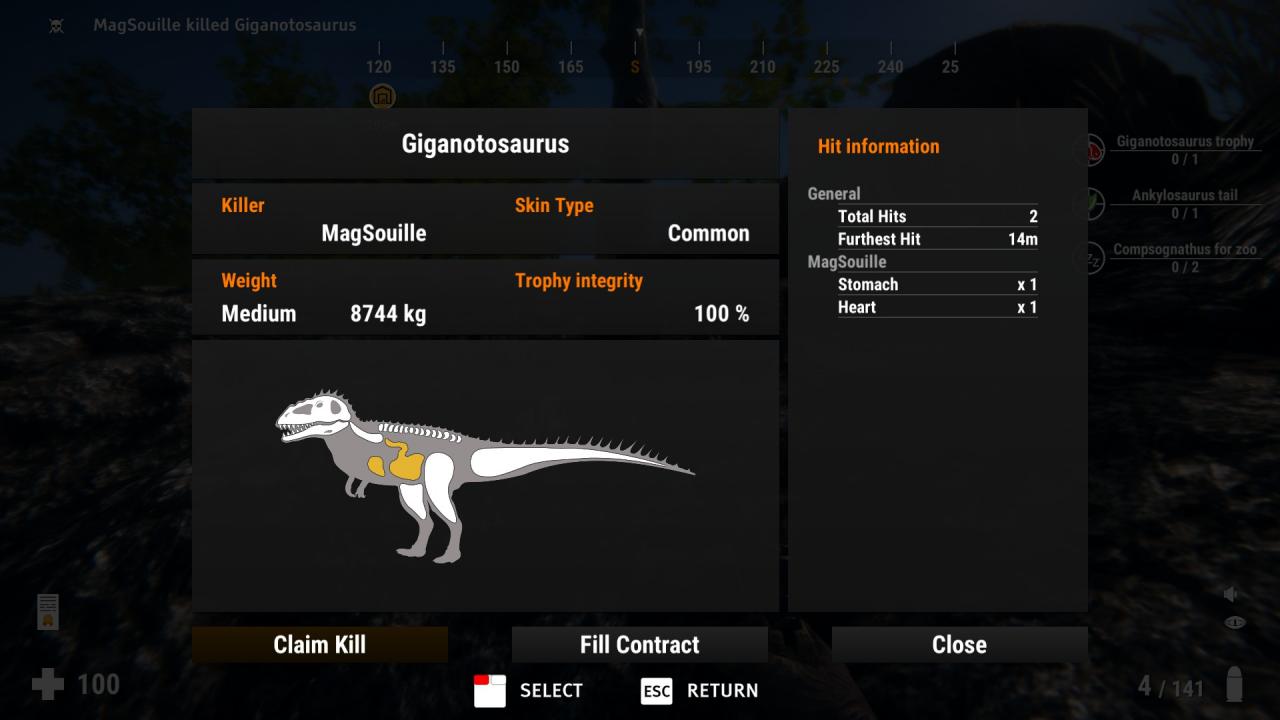Screen dimensions: 1280x720
Task: Click the contract document icon
Action: coord(48,611)
